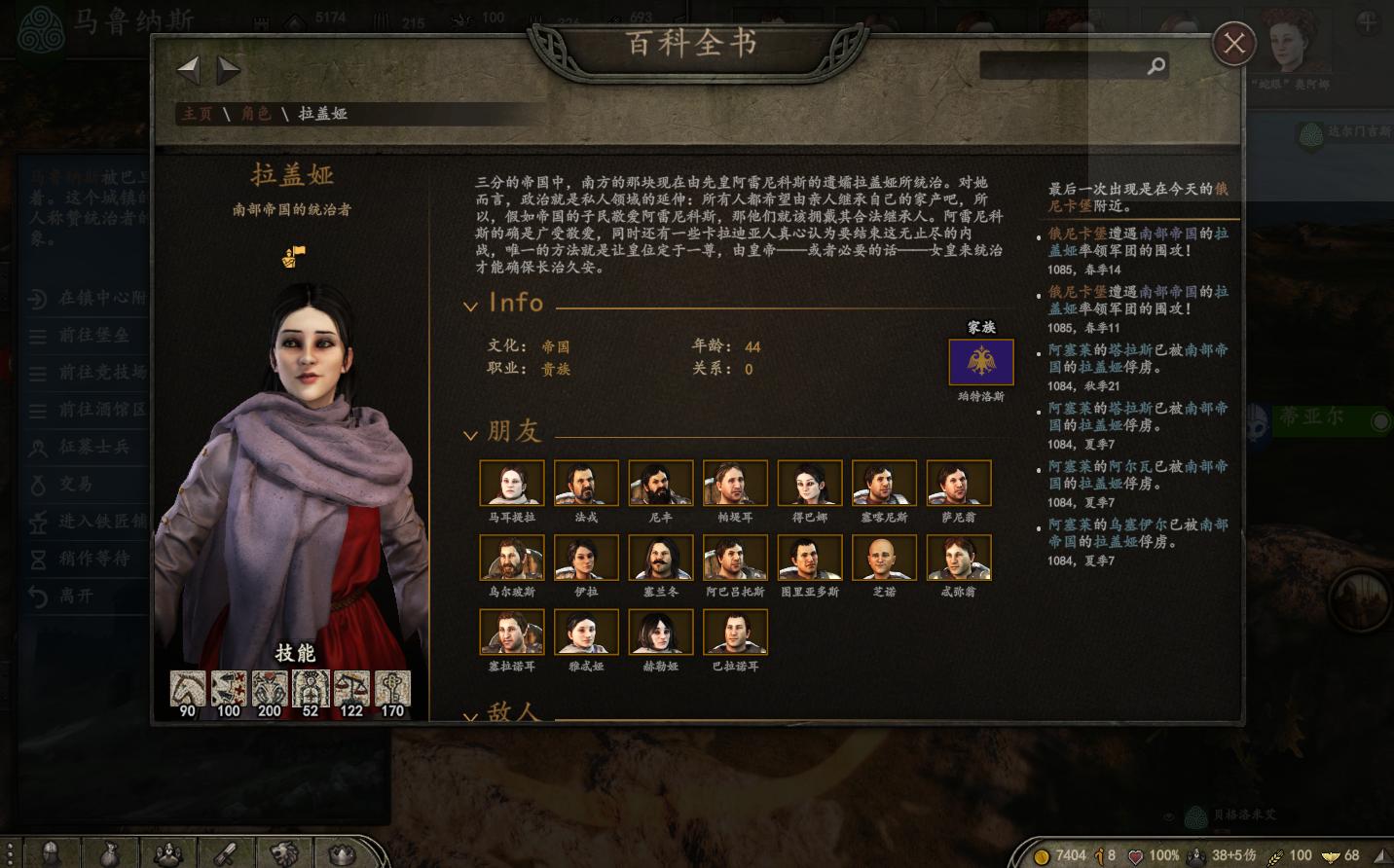This screenshot has height=868, width=1394.
Task: Click the riding horse skill icon under portrait
Action: point(186,689)
